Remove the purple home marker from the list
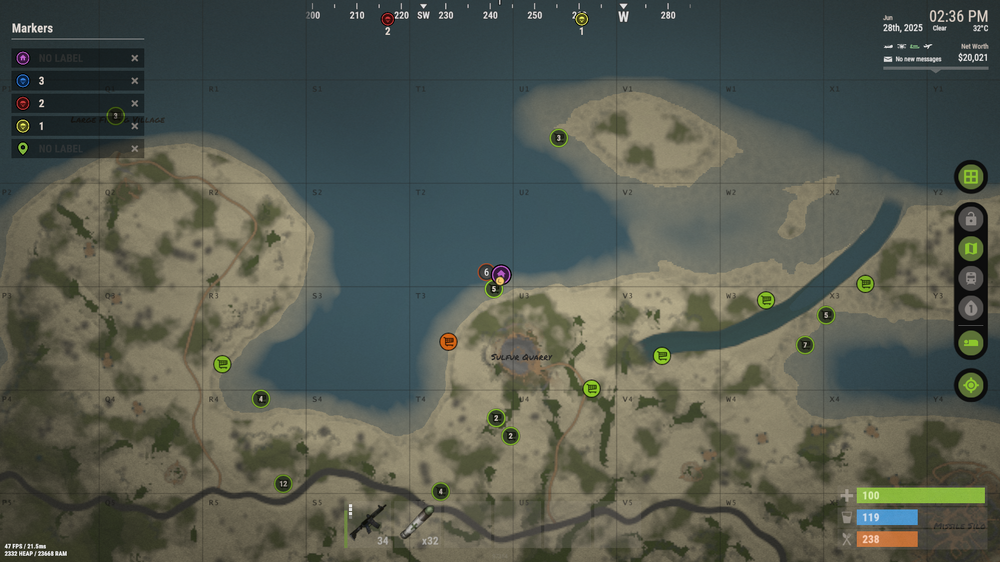 tap(135, 58)
